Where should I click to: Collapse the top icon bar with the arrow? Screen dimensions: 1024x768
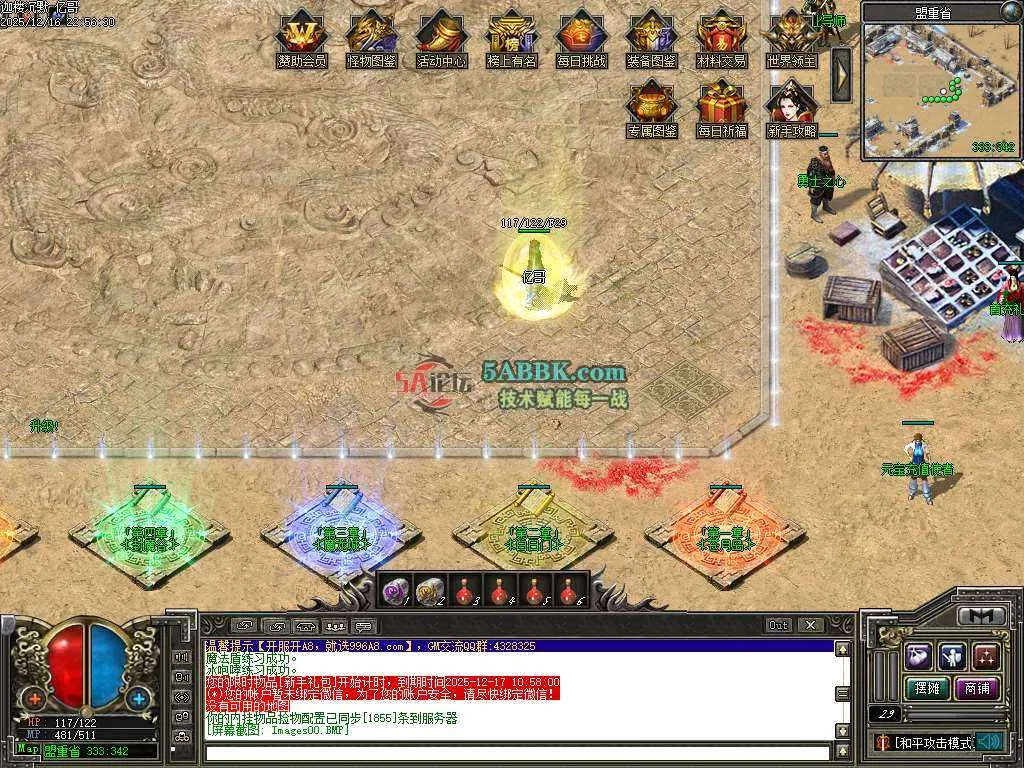coord(841,75)
